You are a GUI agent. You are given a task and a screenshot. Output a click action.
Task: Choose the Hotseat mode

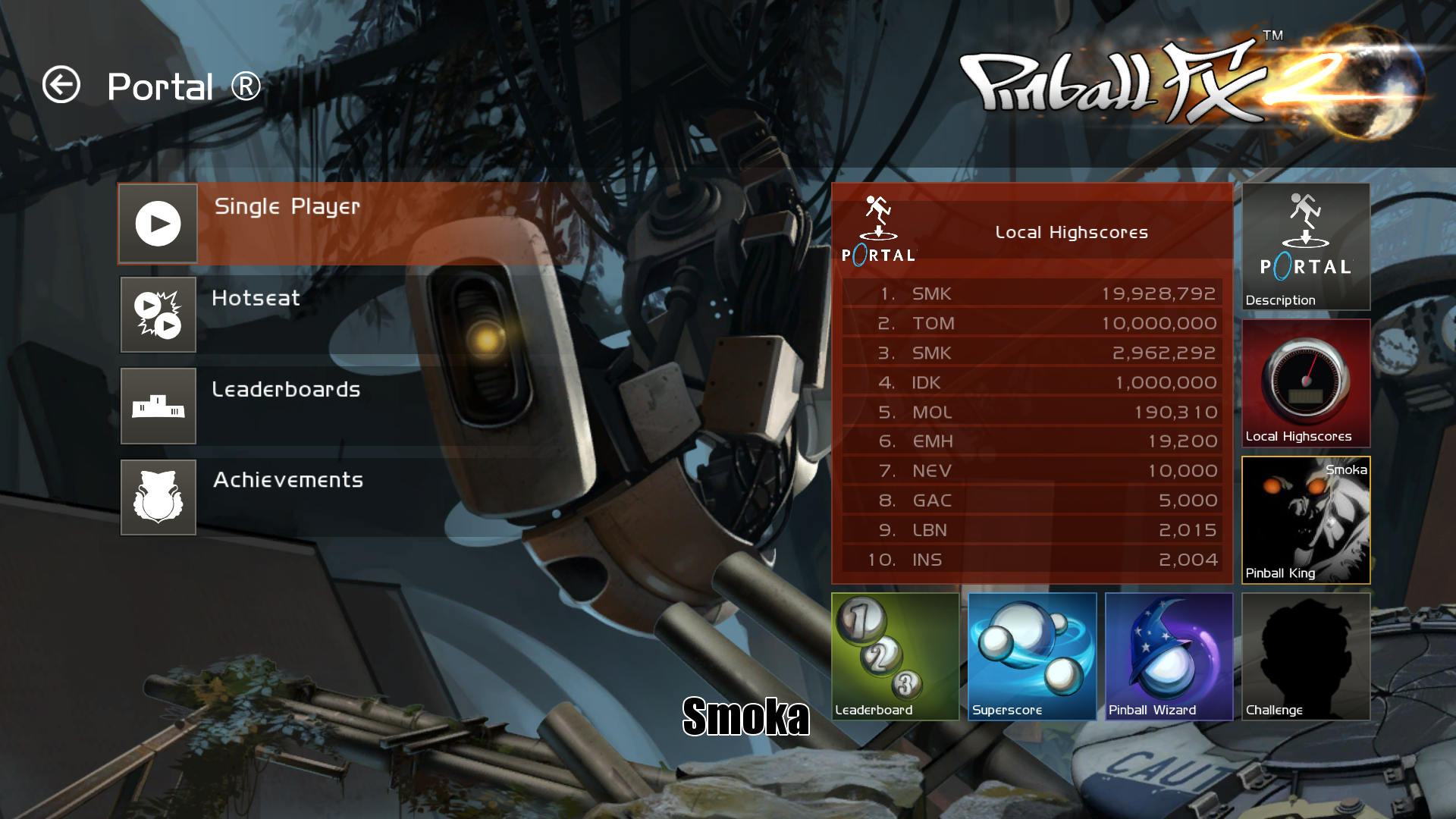(158, 315)
